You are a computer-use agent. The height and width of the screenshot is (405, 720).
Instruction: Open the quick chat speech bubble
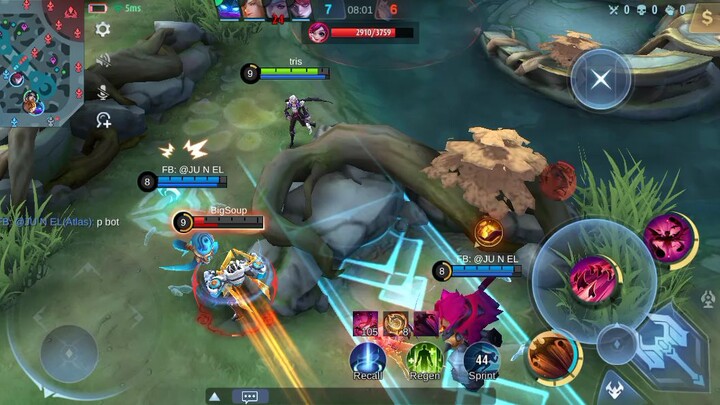pos(249,396)
